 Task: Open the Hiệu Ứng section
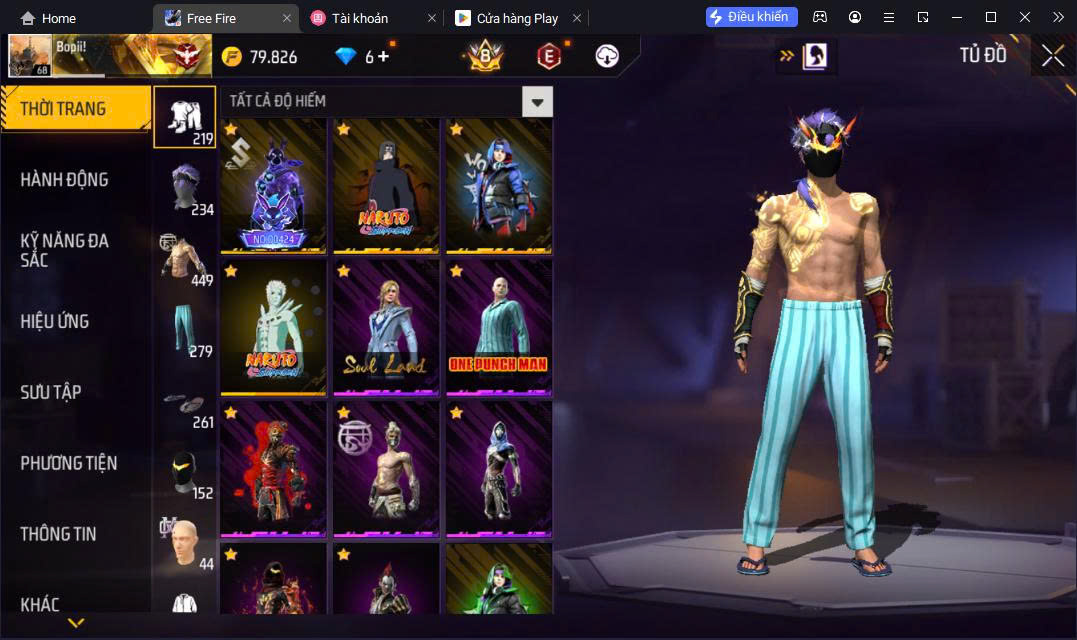pyautogui.click(x=55, y=321)
